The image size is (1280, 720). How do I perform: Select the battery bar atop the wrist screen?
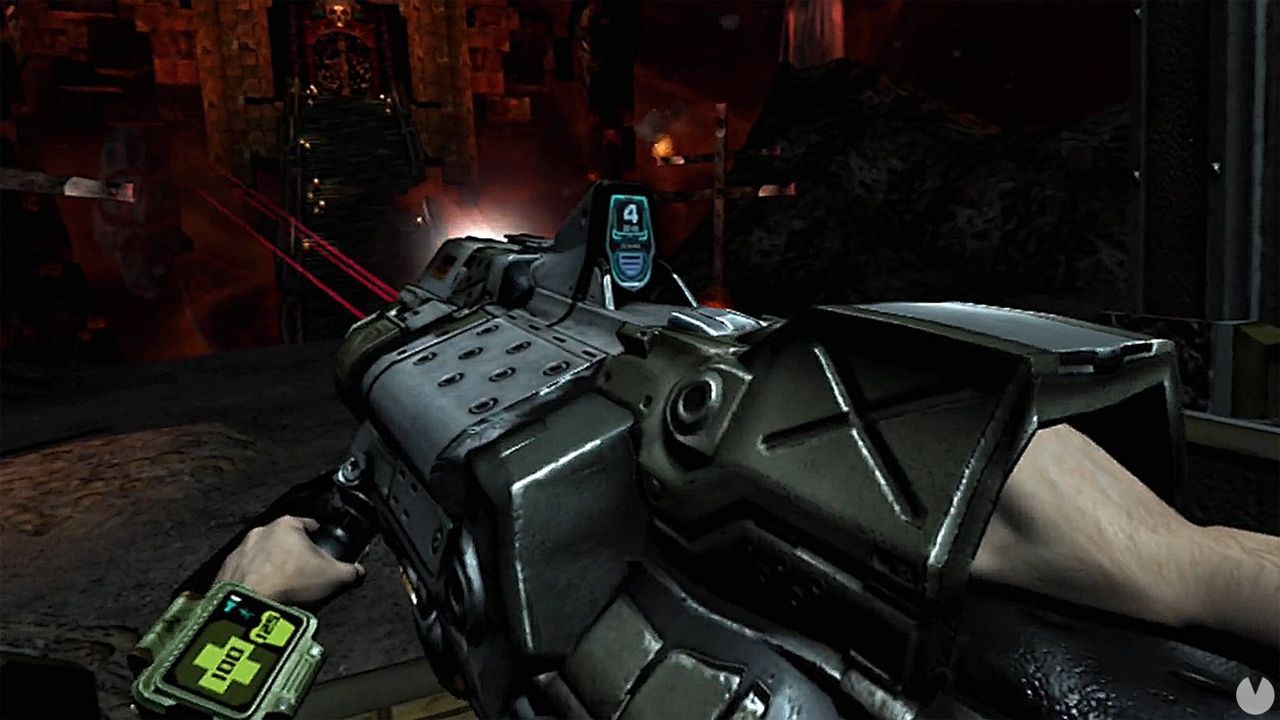point(235,597)
